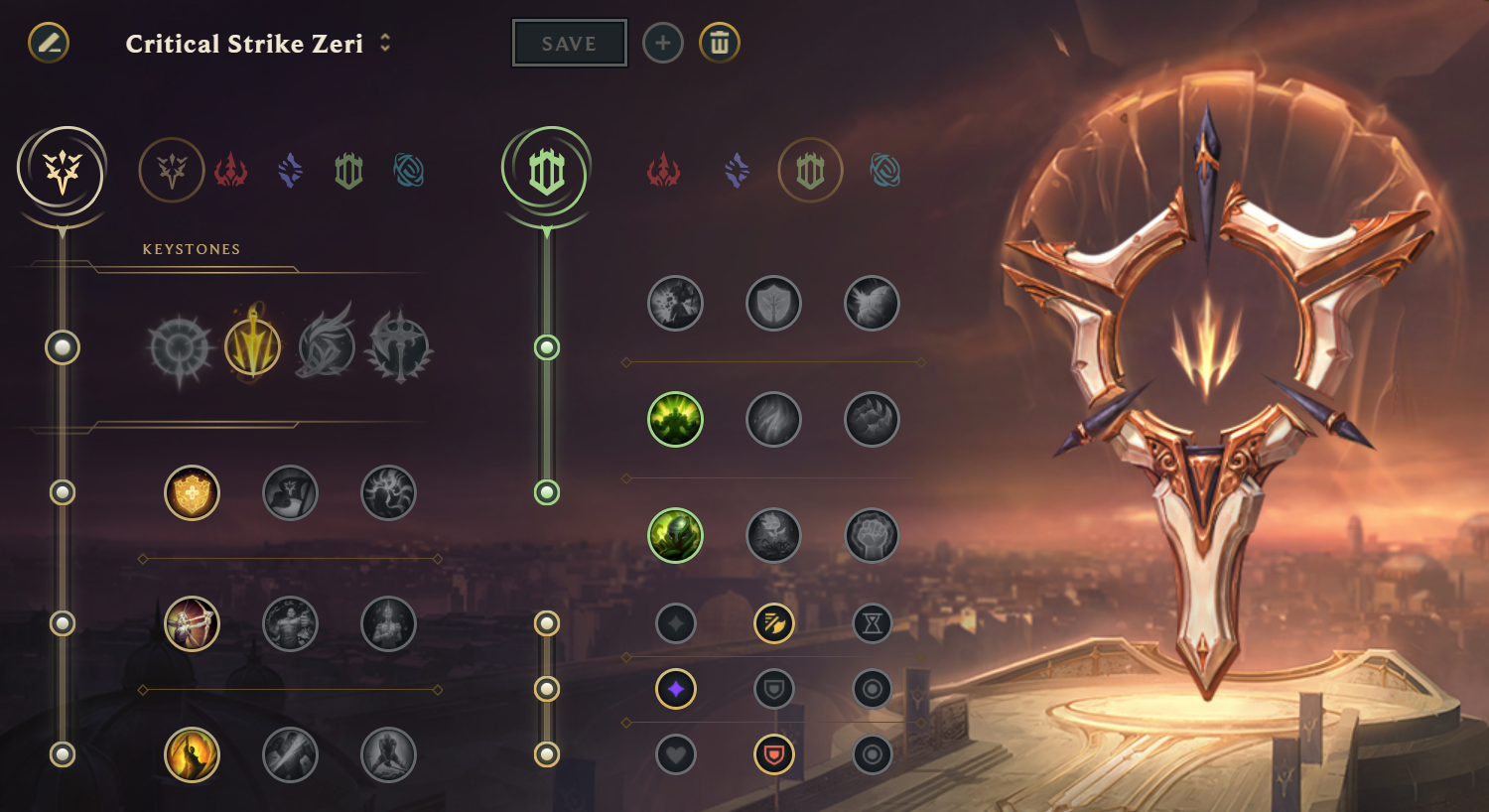Image resolution: width=1489 pixels, height=812 pixels.
Task: Click the pencil edit page name icon
Action: click(49, 43)
